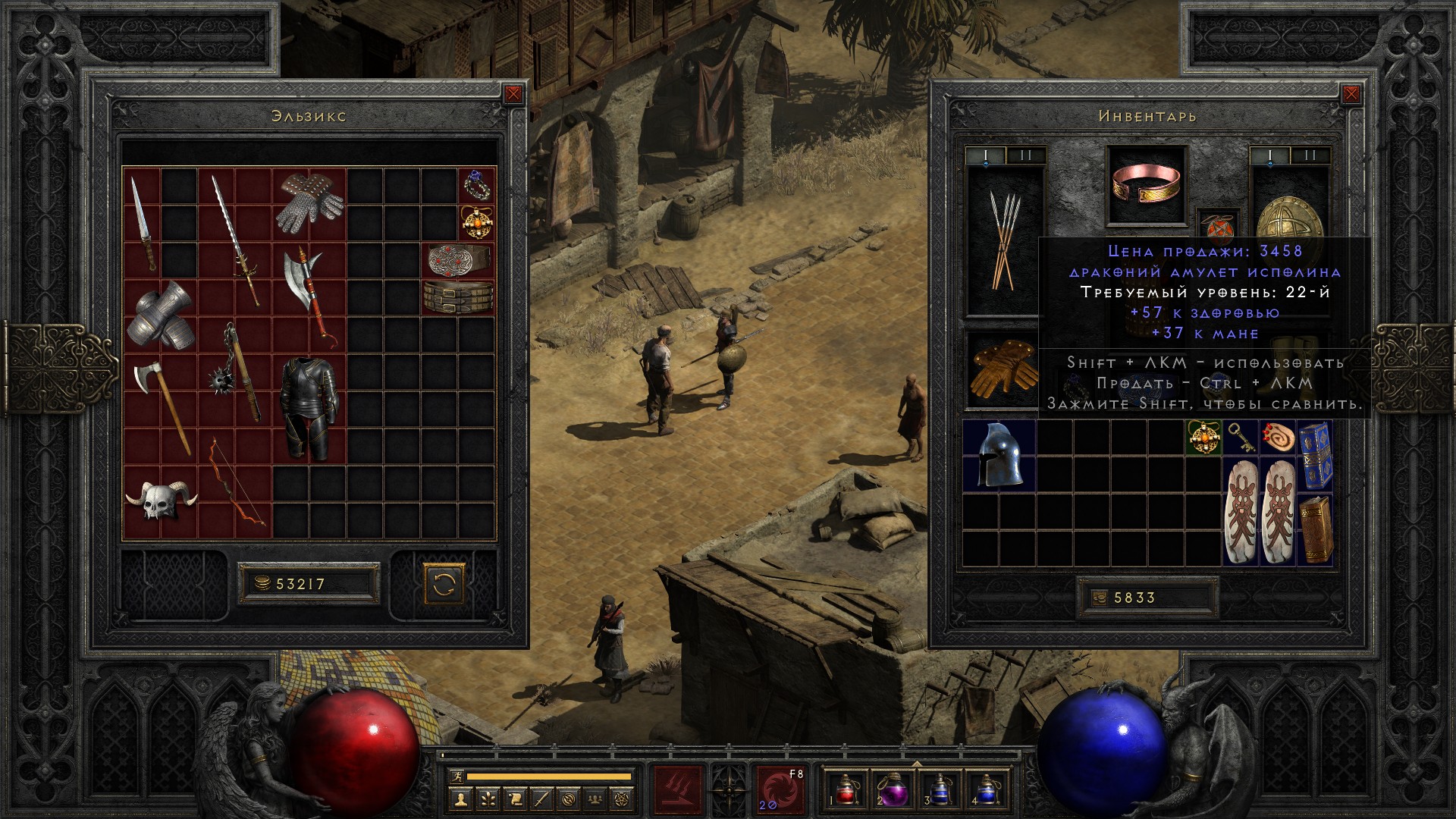Pick the black plate armor from vendor
Screen dimensions: 1456x819
coord(308,408)
